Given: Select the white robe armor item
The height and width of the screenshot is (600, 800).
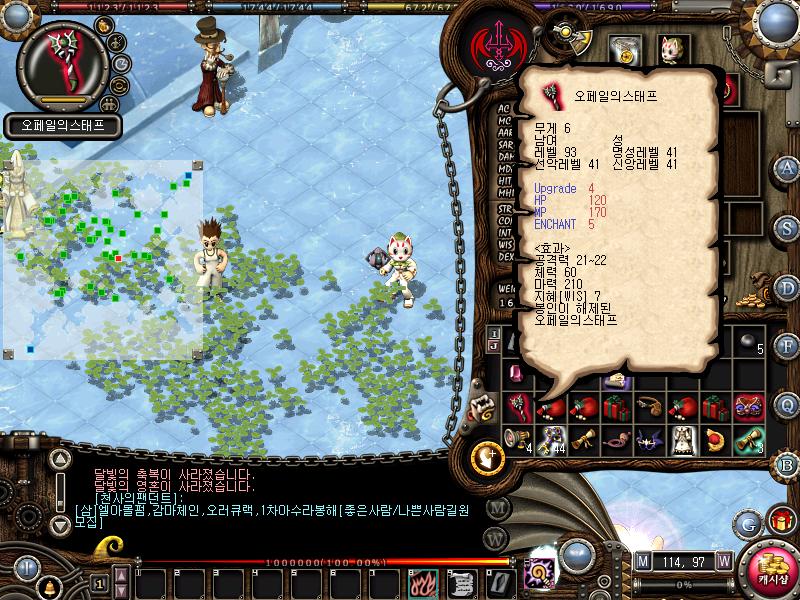Looking at the screenshot, I should coord(683,439).
